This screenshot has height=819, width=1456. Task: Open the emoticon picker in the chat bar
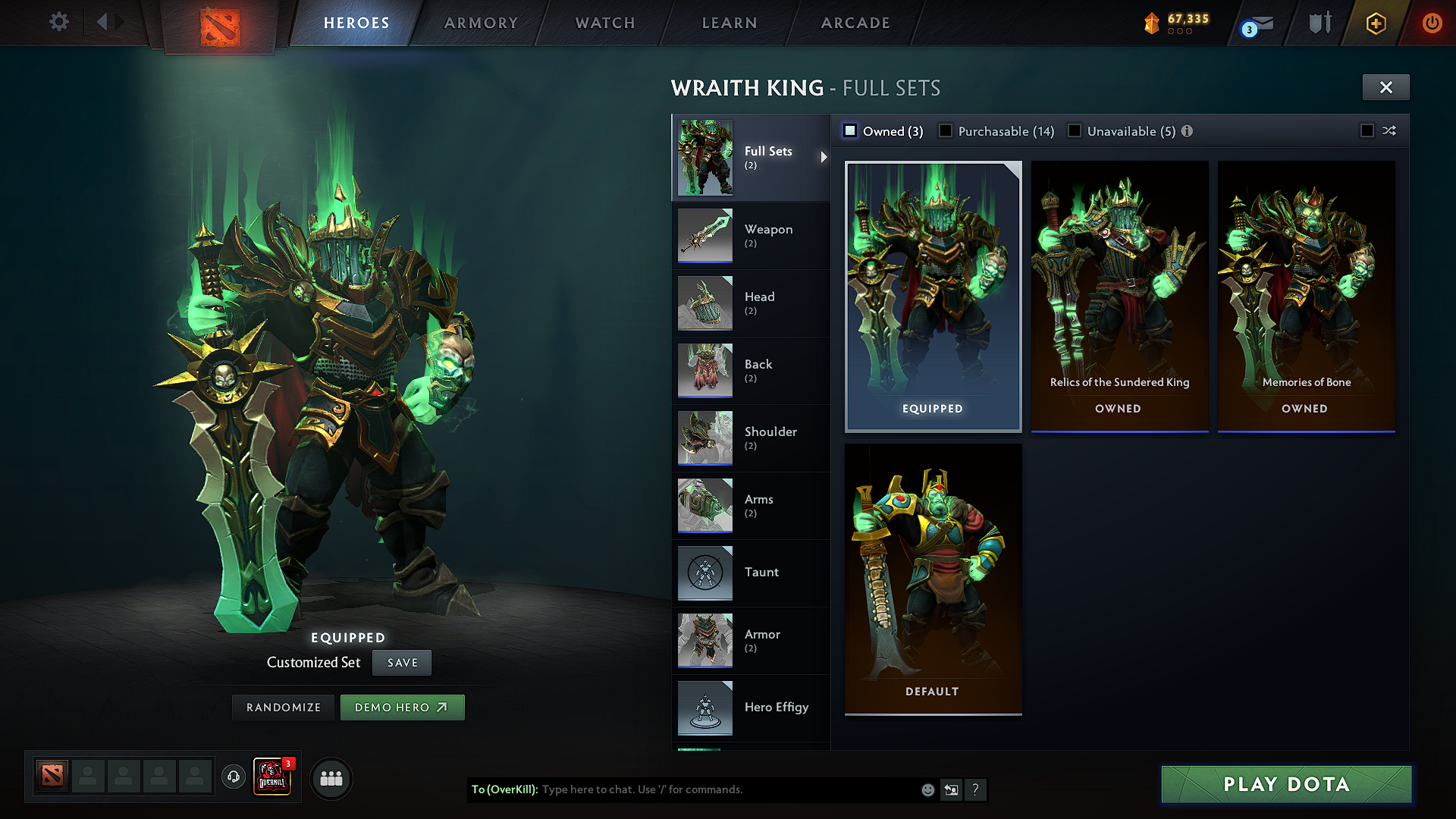pos(927,789)
